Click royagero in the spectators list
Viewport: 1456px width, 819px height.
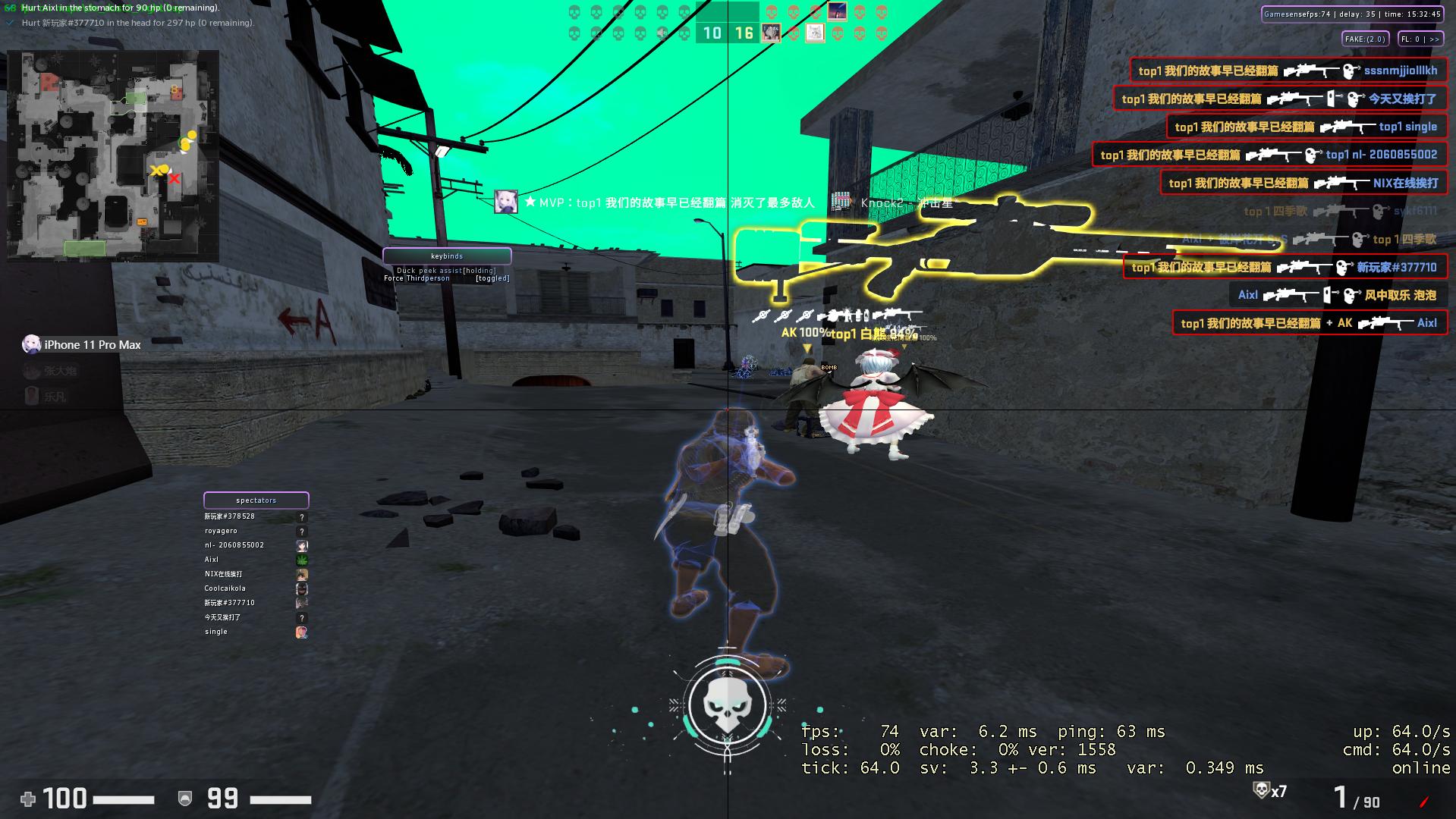pyautogui.click(x=221, y=531)
